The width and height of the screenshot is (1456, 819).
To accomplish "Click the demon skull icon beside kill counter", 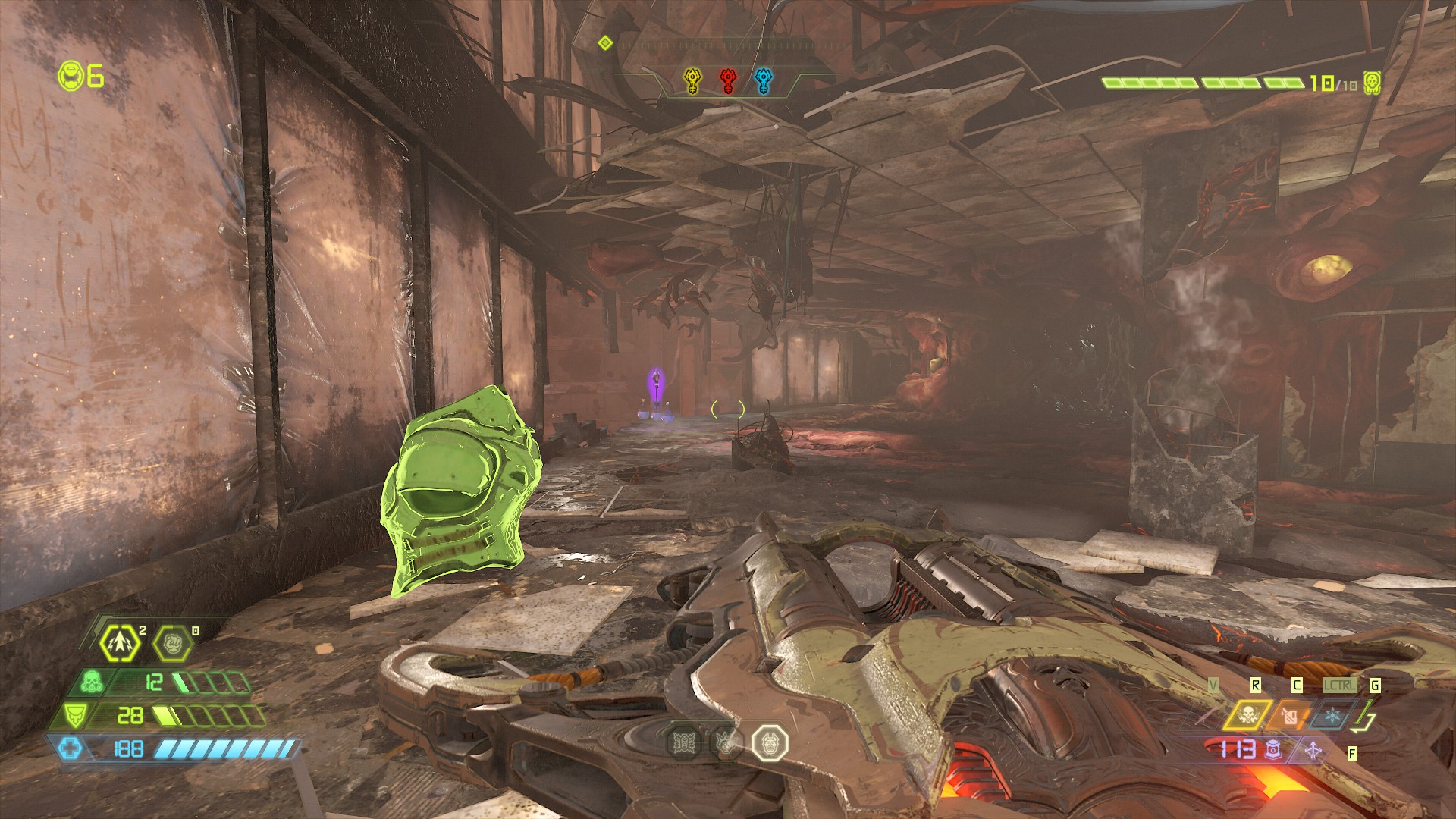I will pos(1371,83).
